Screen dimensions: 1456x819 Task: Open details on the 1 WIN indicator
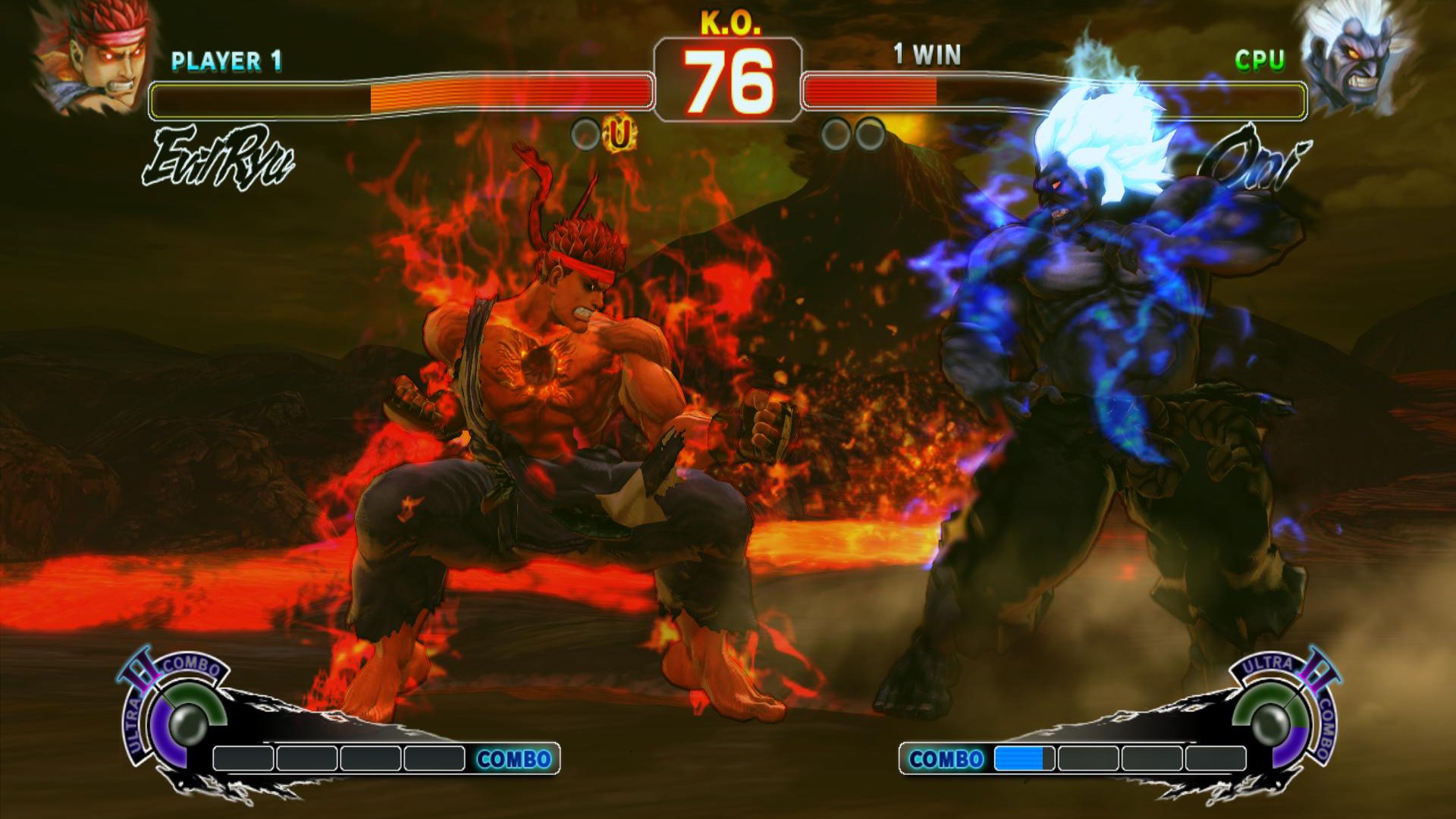coord(927,53)
